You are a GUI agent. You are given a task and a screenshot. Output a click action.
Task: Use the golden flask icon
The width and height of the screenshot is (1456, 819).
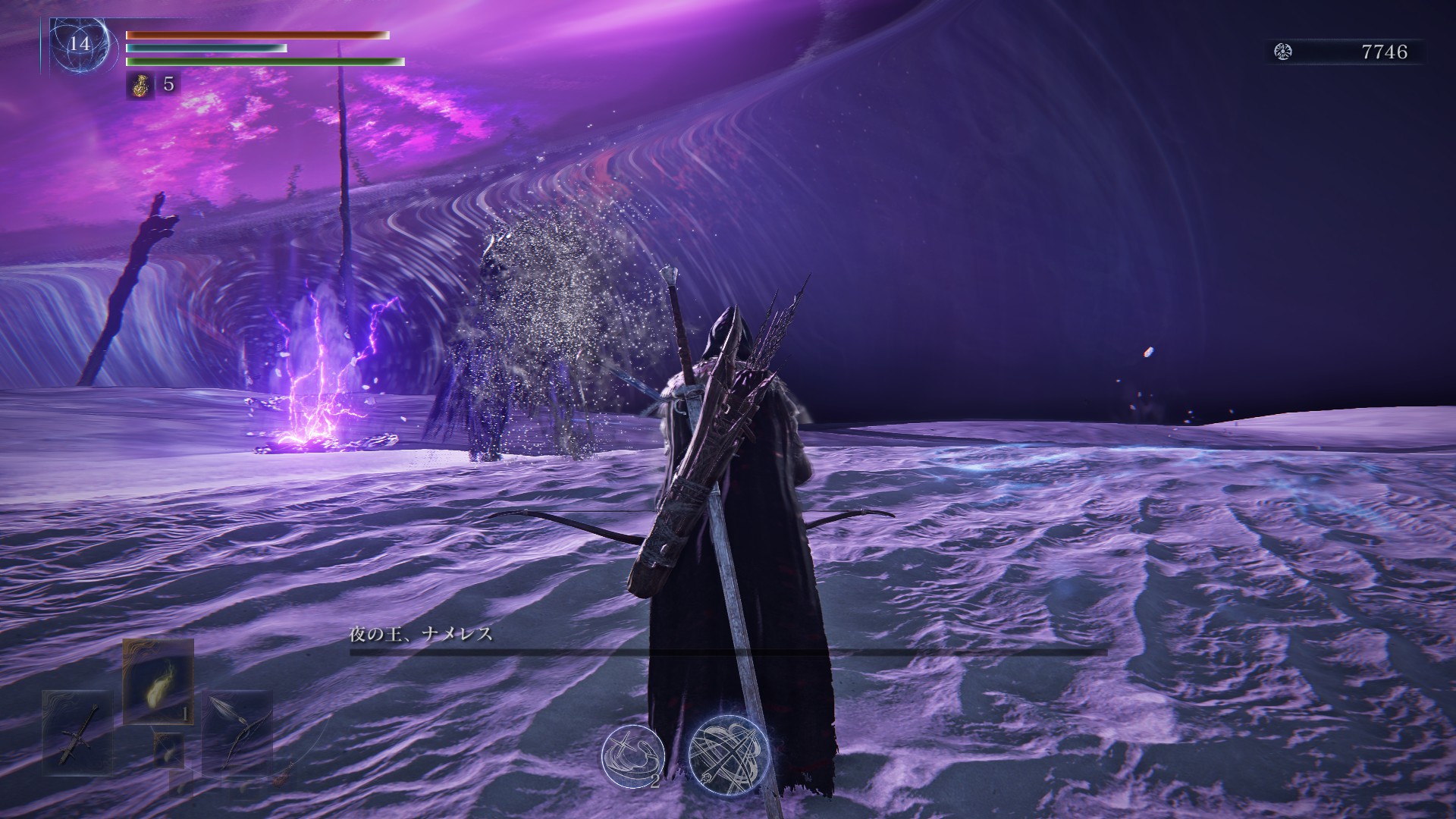click(x=139, y=84)
